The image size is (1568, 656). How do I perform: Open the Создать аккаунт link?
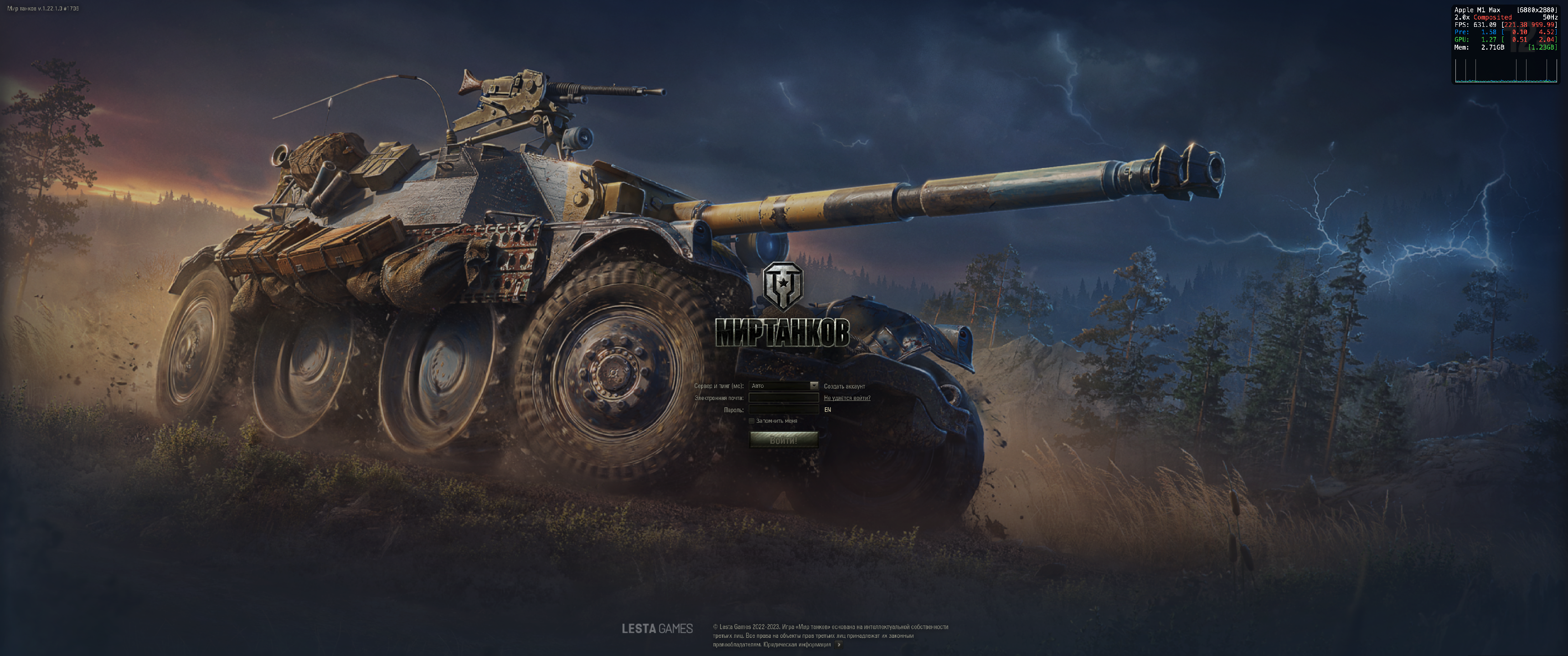844,386
